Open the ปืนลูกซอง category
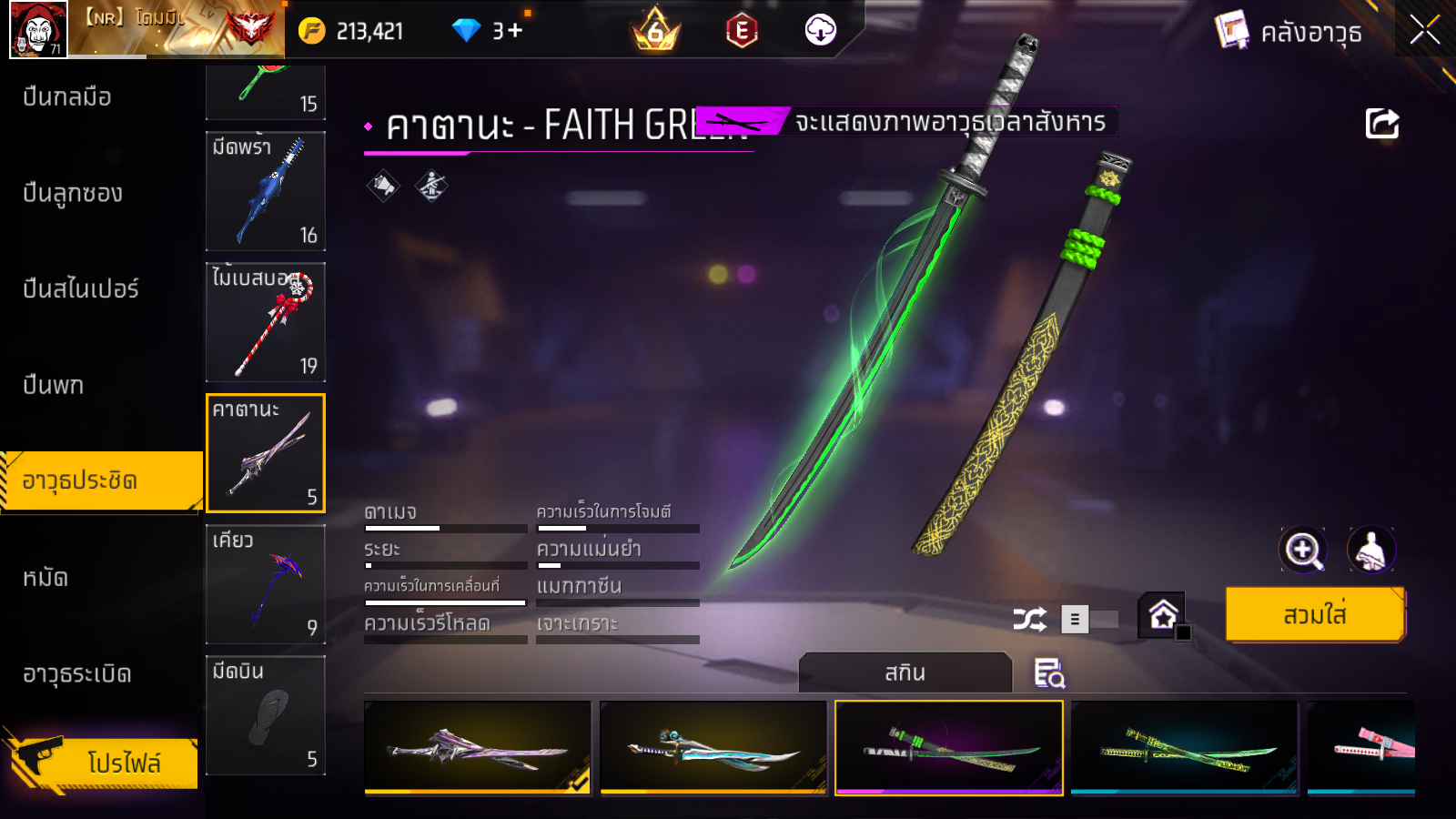 click(73, 193)
